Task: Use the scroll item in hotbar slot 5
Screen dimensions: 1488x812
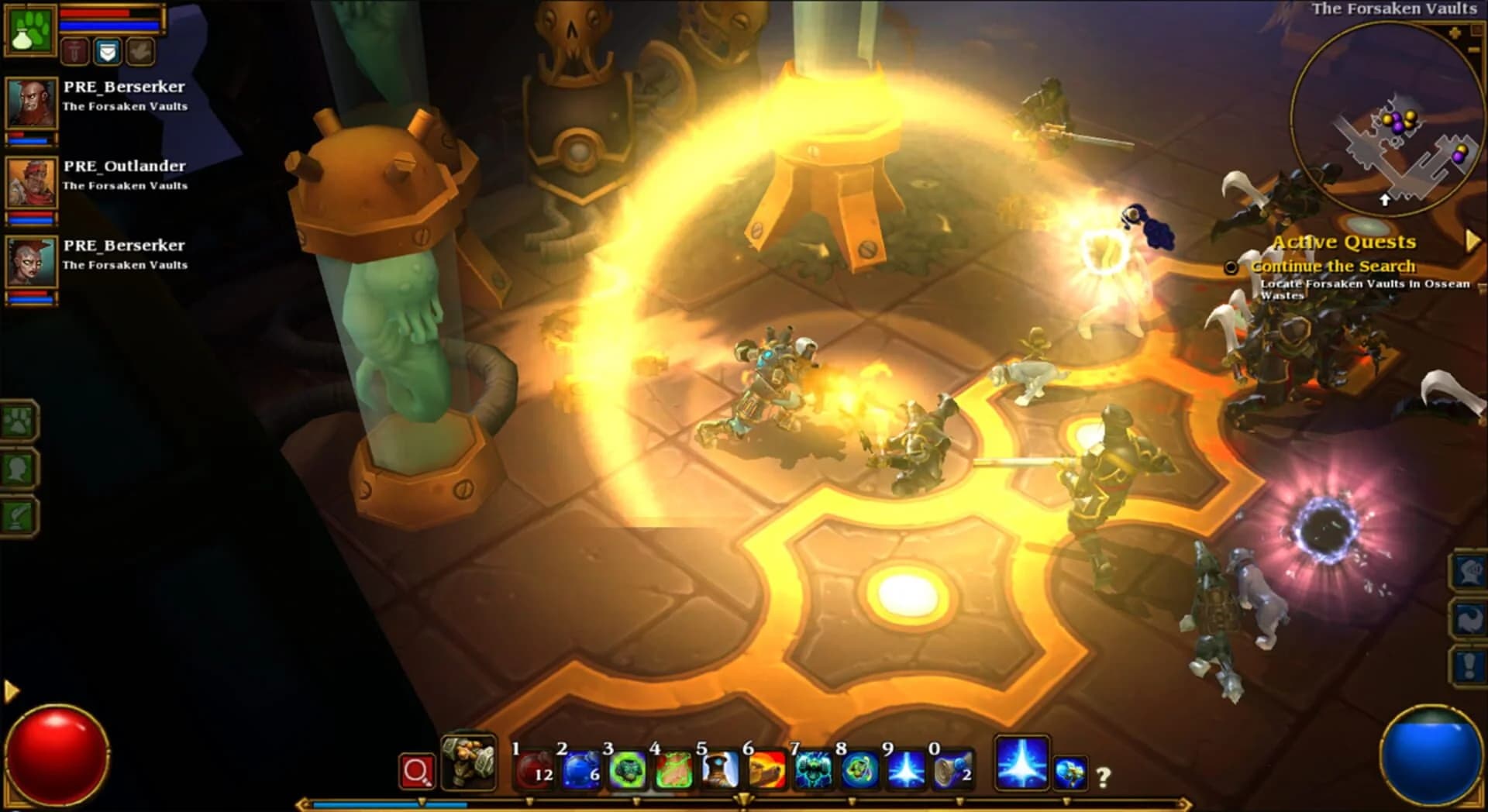Action: 721,769
